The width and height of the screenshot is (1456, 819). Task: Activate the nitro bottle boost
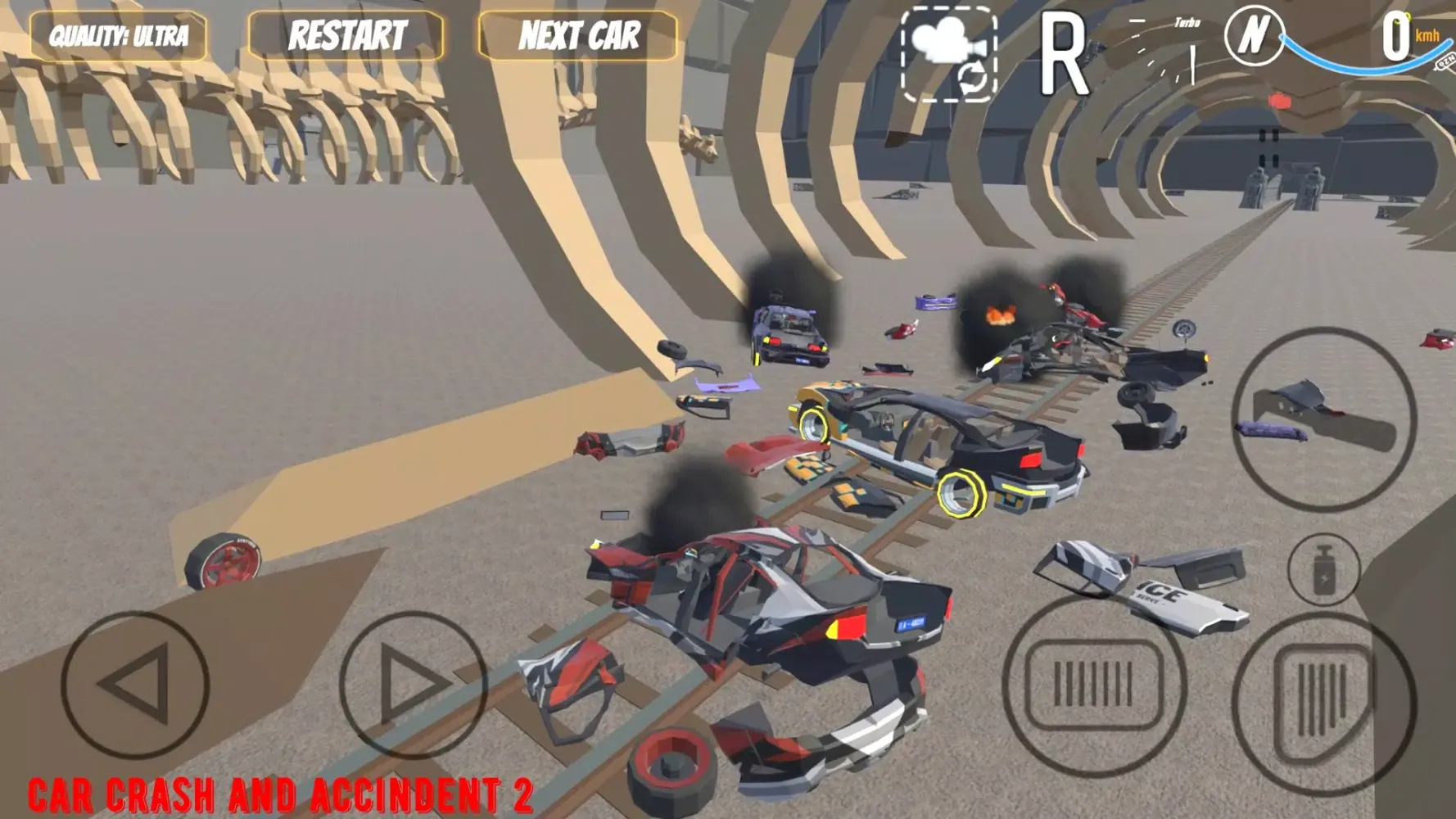[x=1323, y=569]
